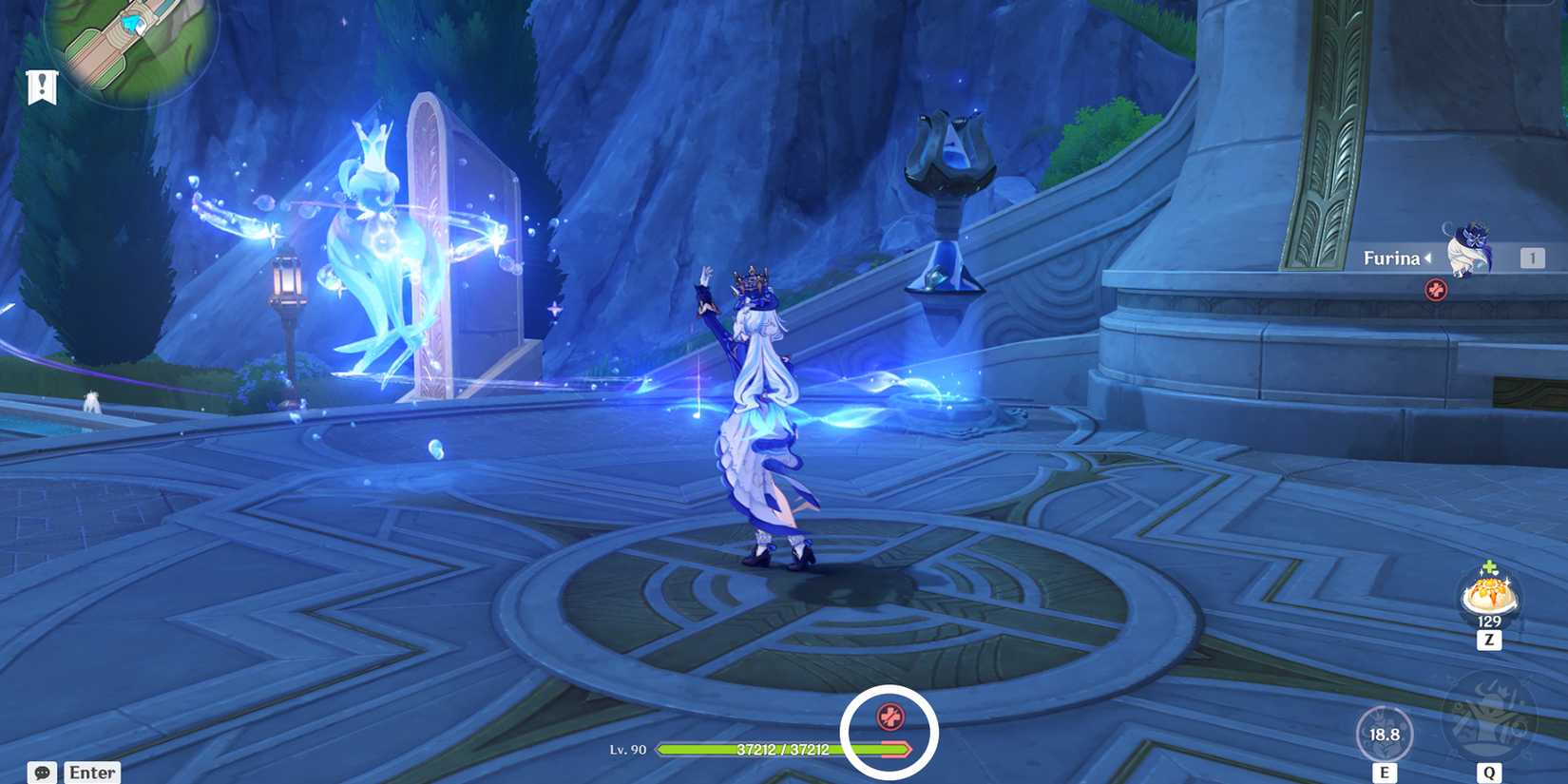Click the healing-disabled icon beside Furina's portrait
1568x784 pixels.
[1434, 291]
